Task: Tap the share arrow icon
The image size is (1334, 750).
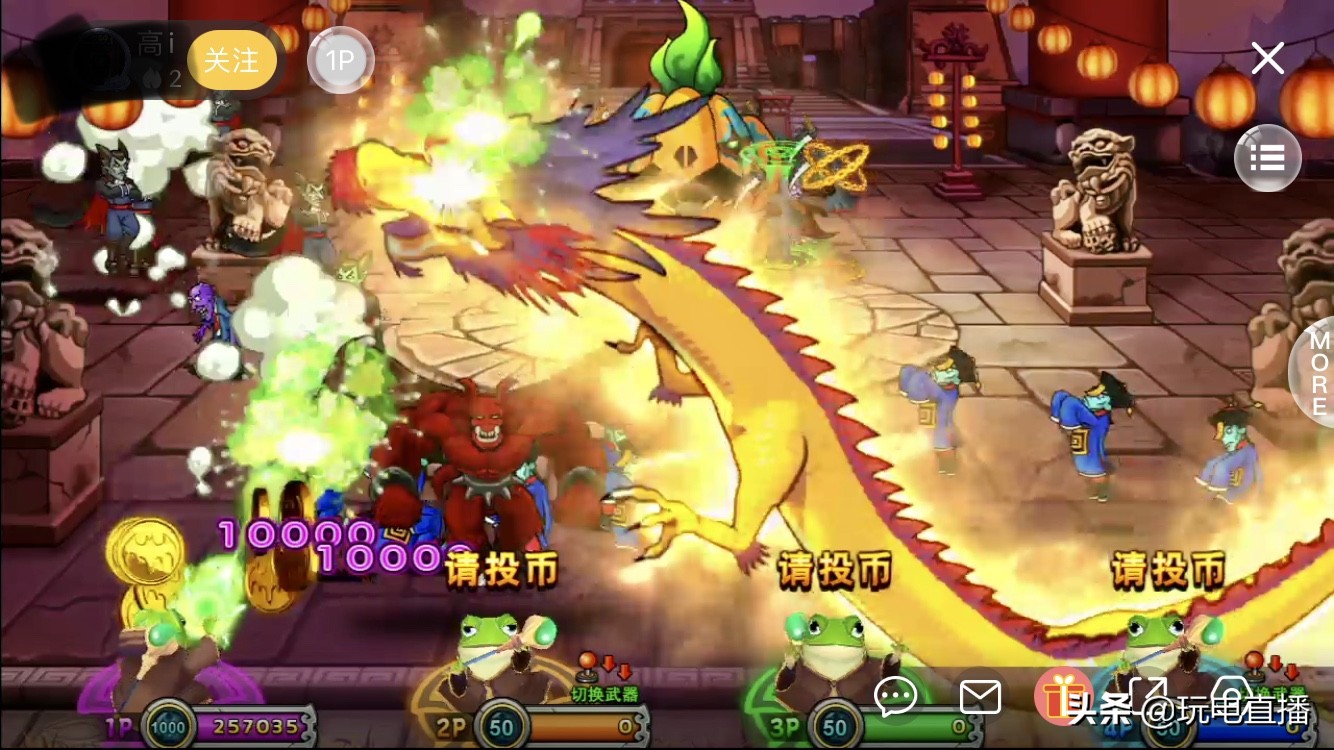Action: click(1149, 696)
